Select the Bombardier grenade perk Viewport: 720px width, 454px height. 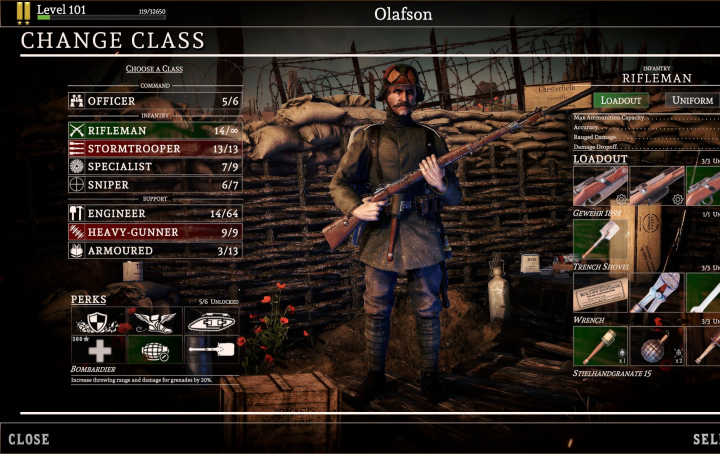[155, 349]
